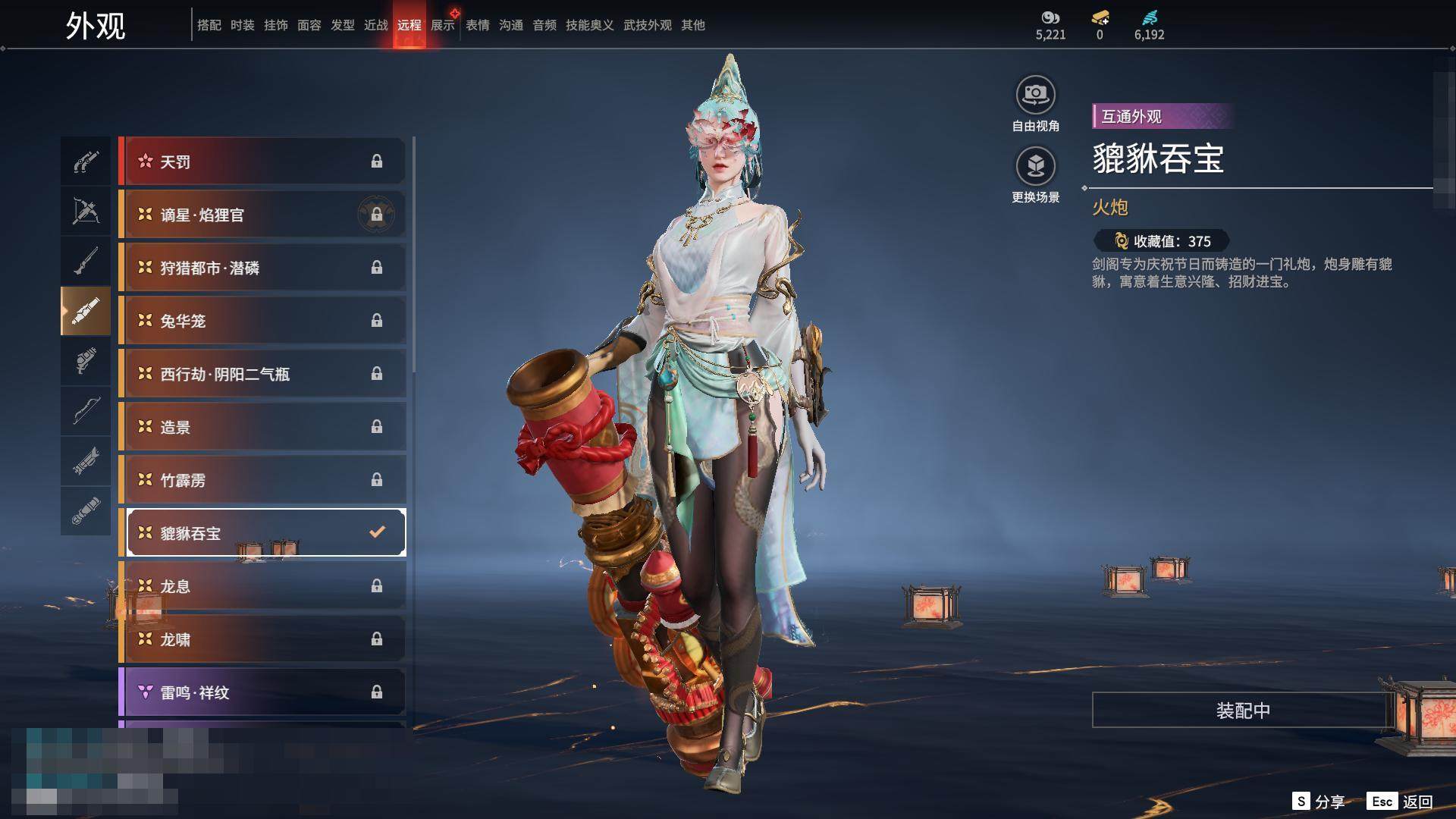This screenshot has width=1456, height=819.
Task: Open the 挂饰 tab
Action: (276, 25)
